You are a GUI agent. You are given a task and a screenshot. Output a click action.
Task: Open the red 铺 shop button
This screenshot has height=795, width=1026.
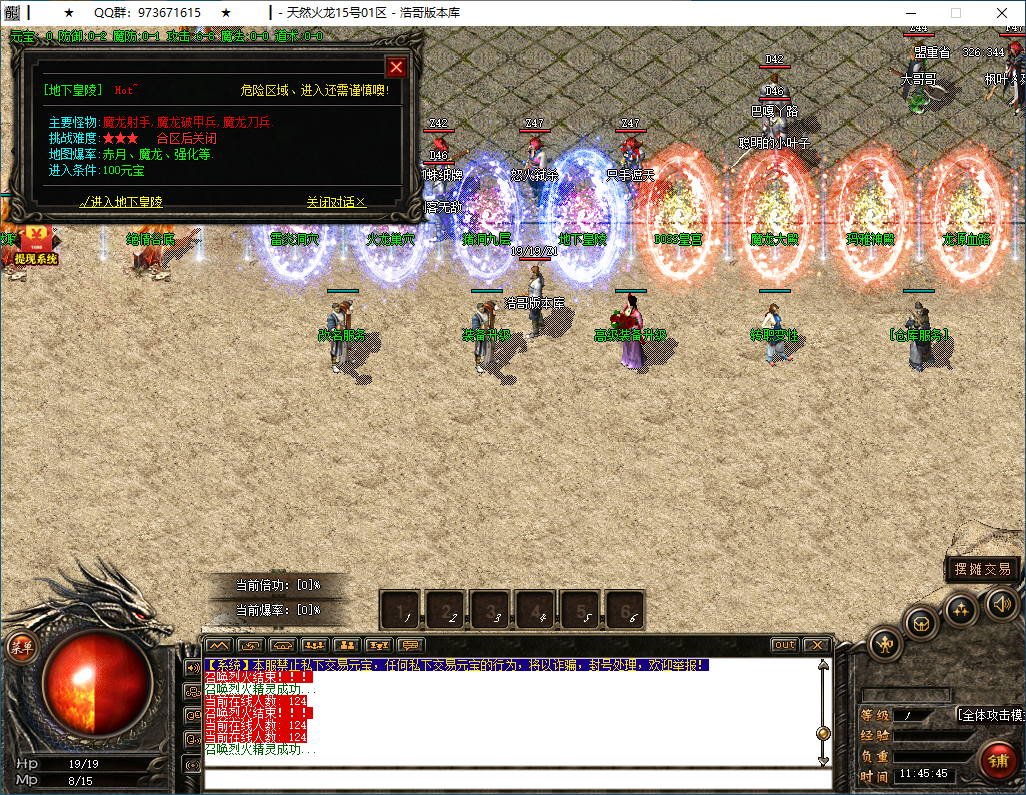coord(997,759)
